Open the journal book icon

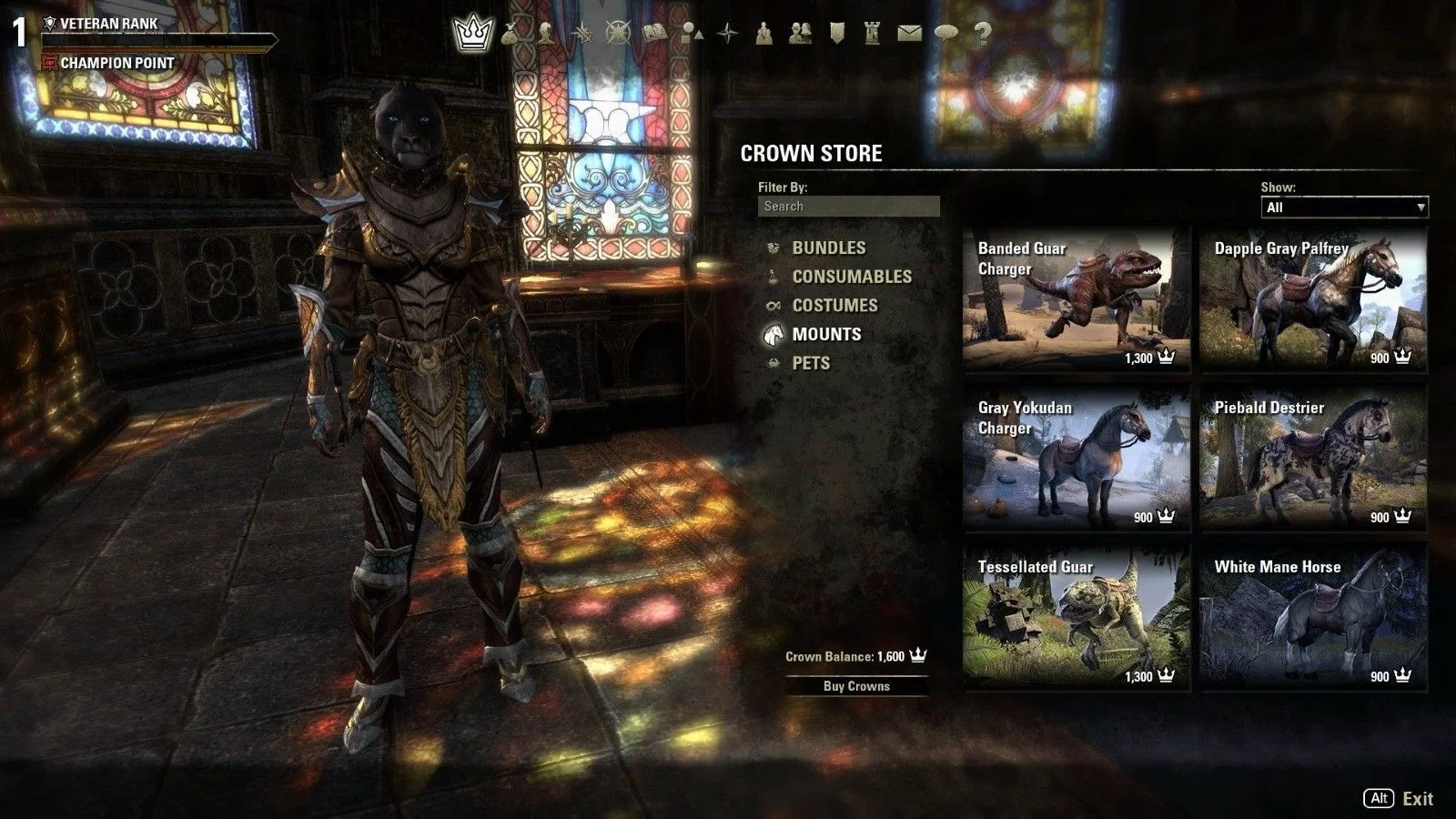(x=655, y=34)
